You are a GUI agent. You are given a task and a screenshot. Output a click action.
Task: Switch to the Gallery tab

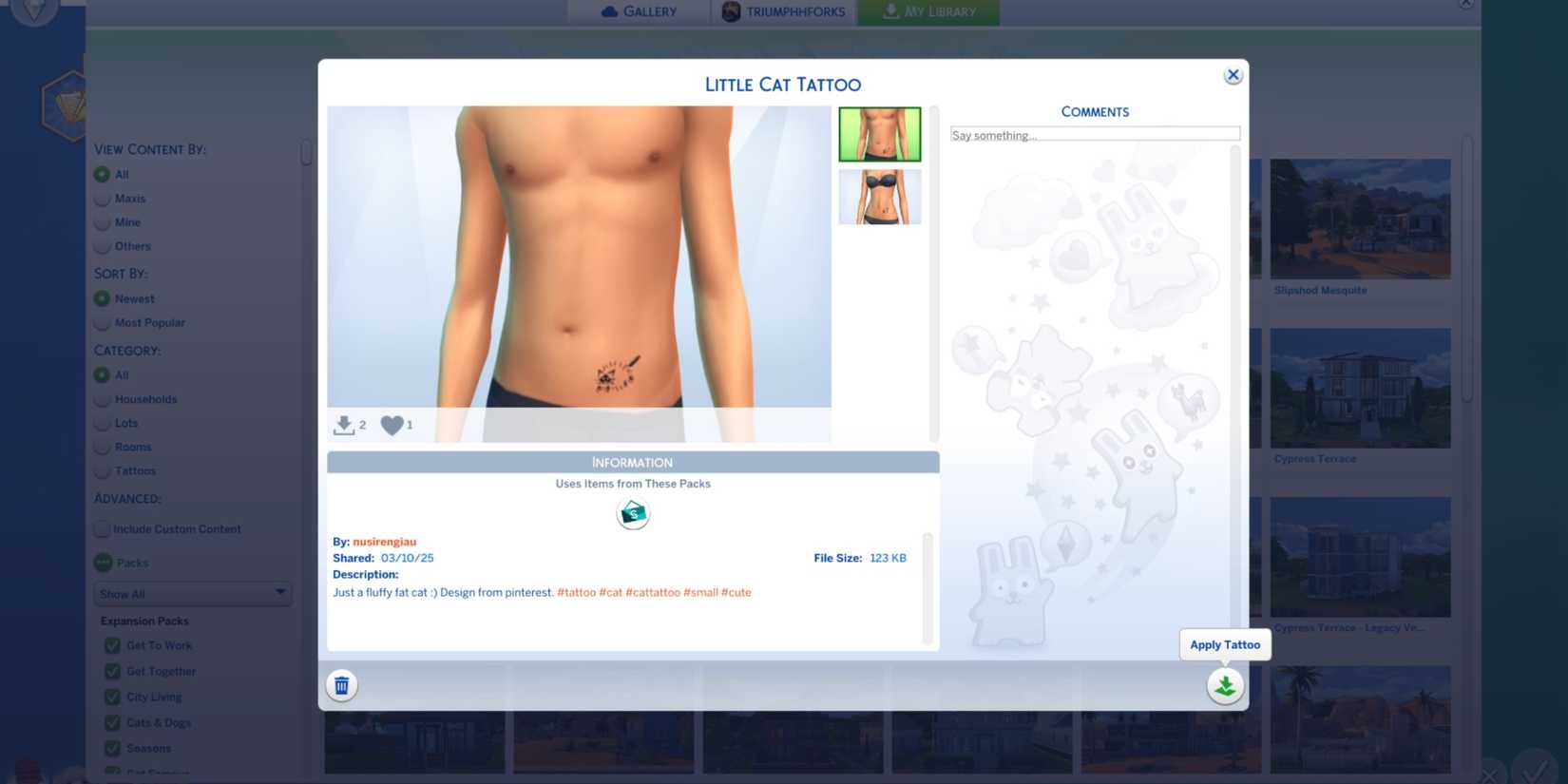click(x=639, y=10)
